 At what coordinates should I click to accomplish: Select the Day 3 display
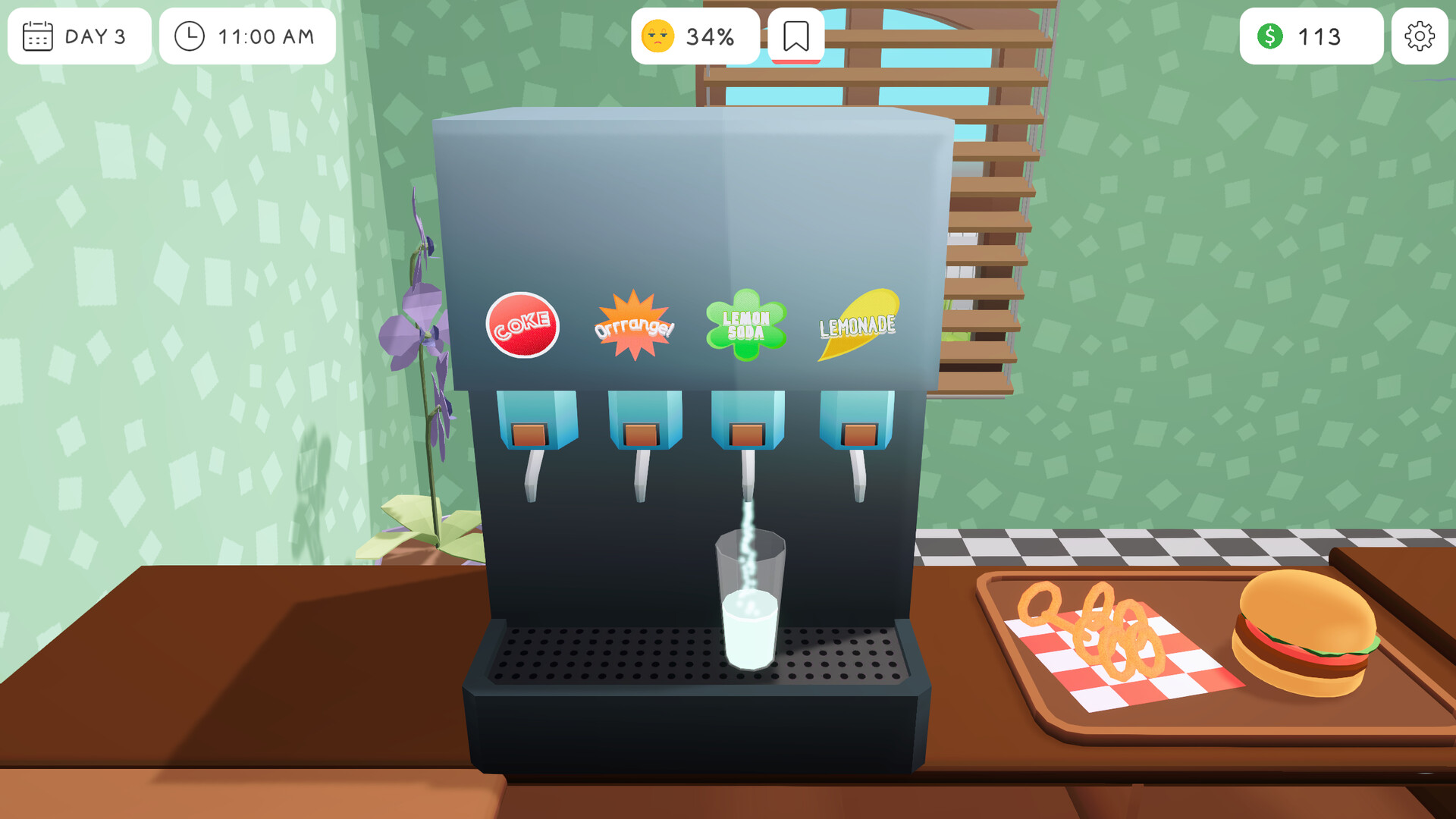pyautogui.click(x=79, y=36)
